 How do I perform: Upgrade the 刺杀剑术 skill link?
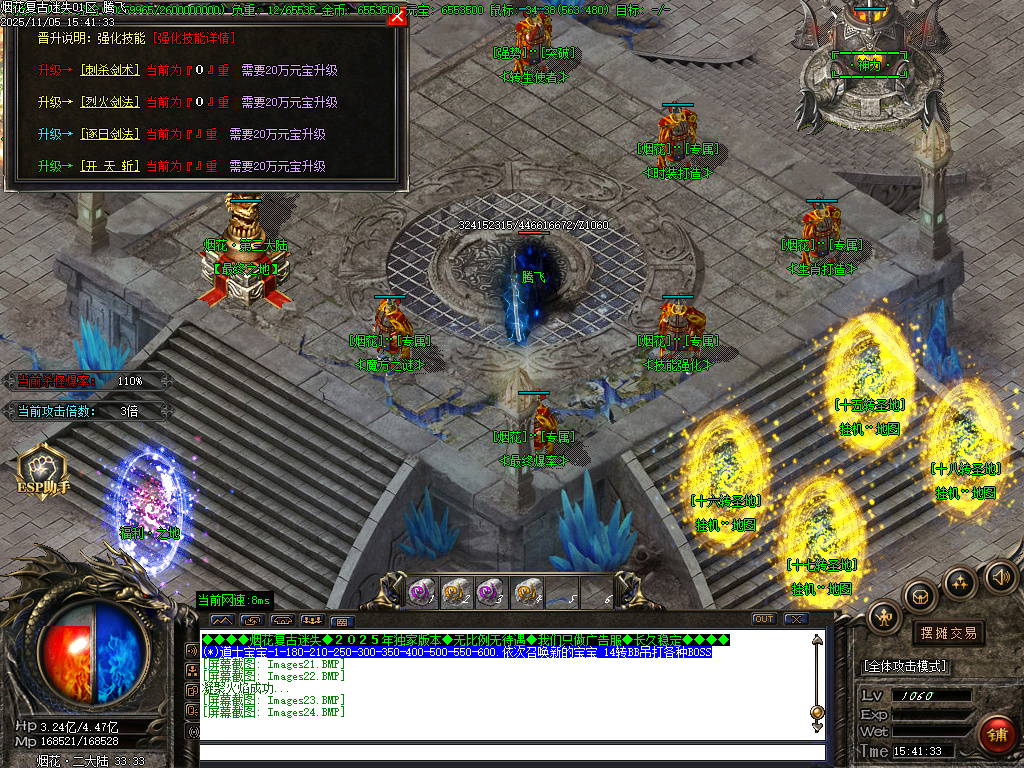(x=111, y=71)
